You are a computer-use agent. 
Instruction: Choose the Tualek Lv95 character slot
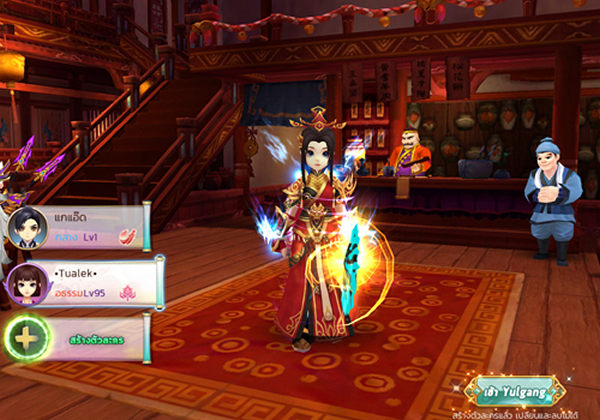85,283
